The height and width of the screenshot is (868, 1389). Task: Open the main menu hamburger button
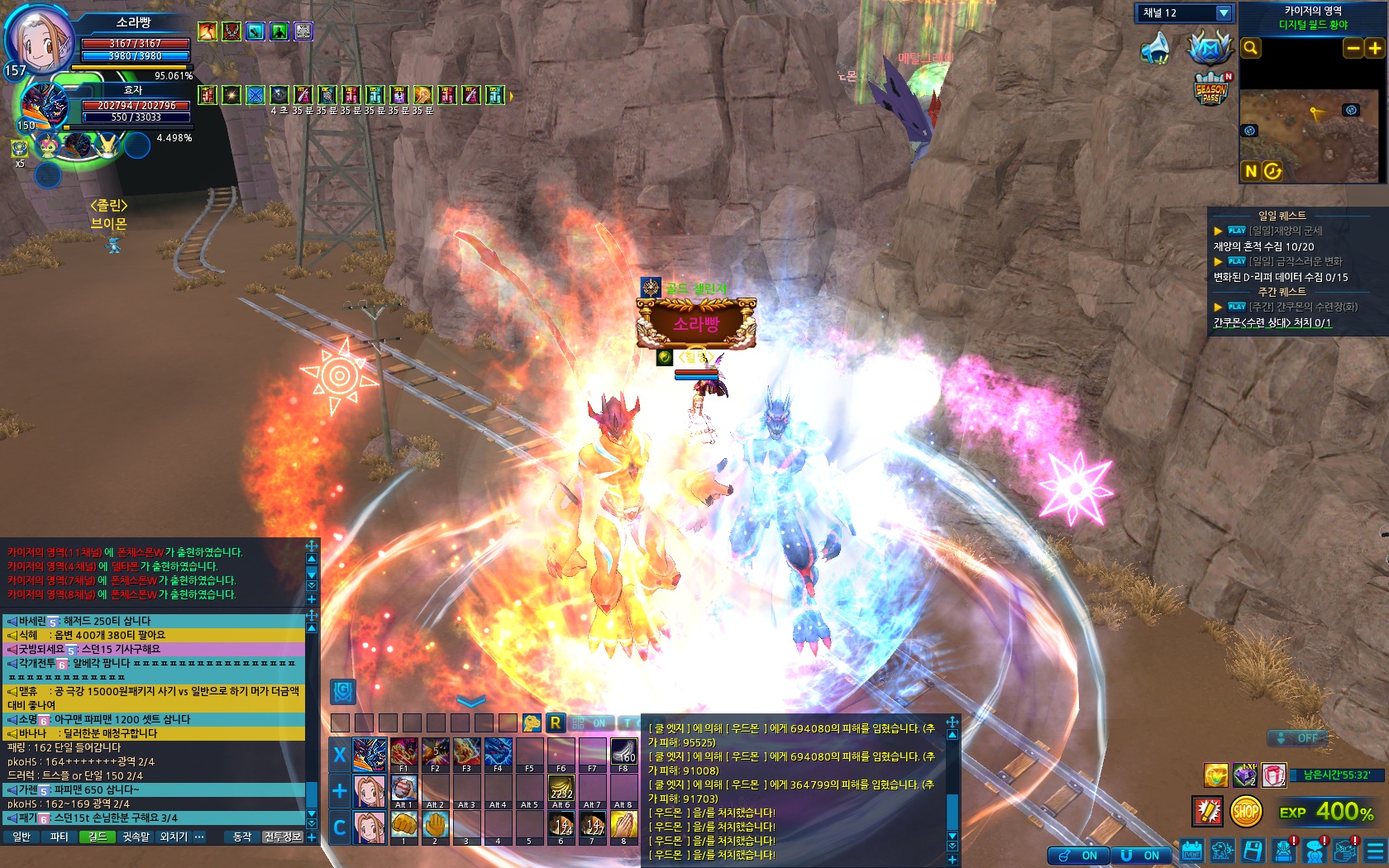point(1375,851)
